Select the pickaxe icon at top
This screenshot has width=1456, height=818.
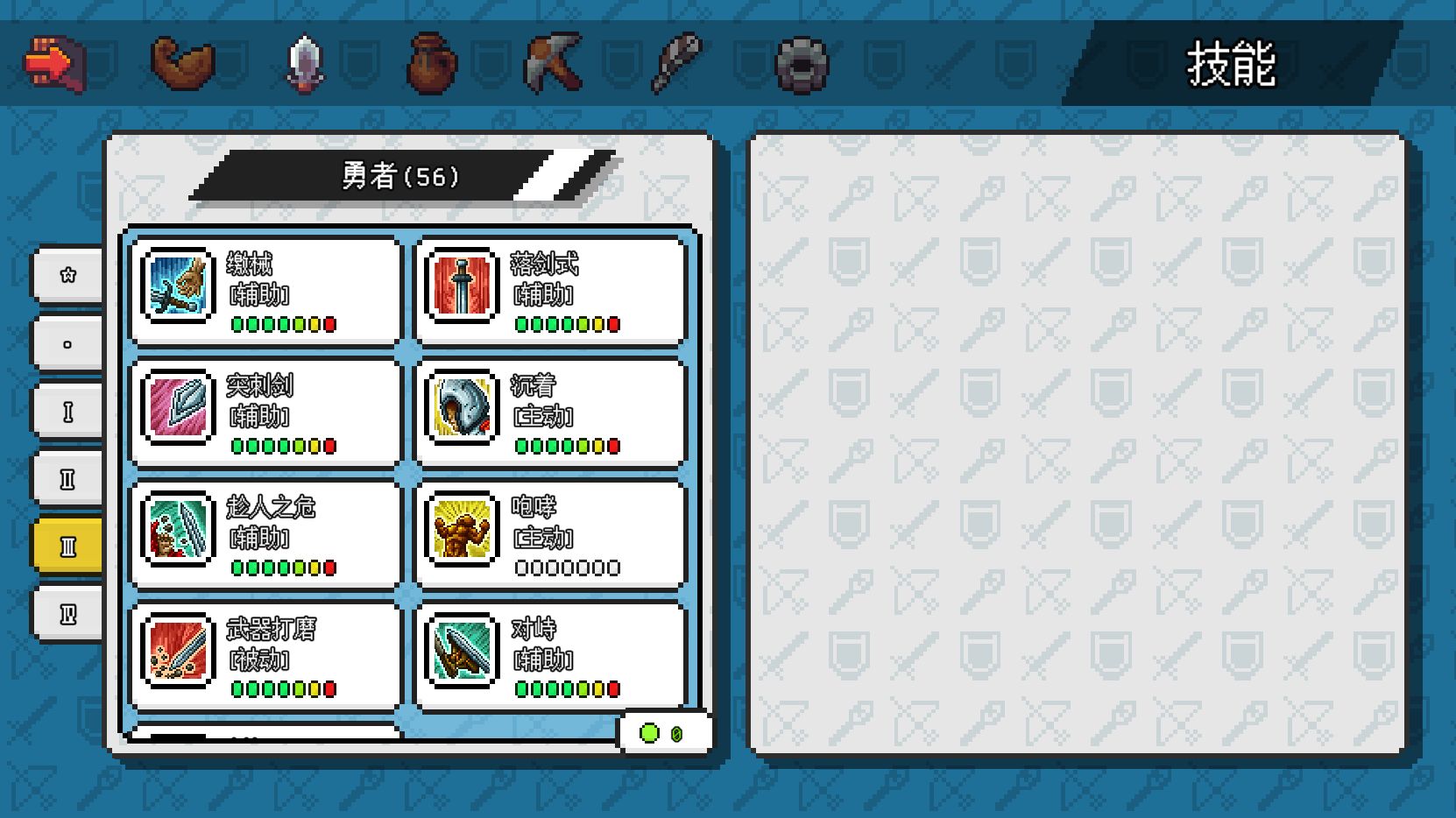pos(555,63)
